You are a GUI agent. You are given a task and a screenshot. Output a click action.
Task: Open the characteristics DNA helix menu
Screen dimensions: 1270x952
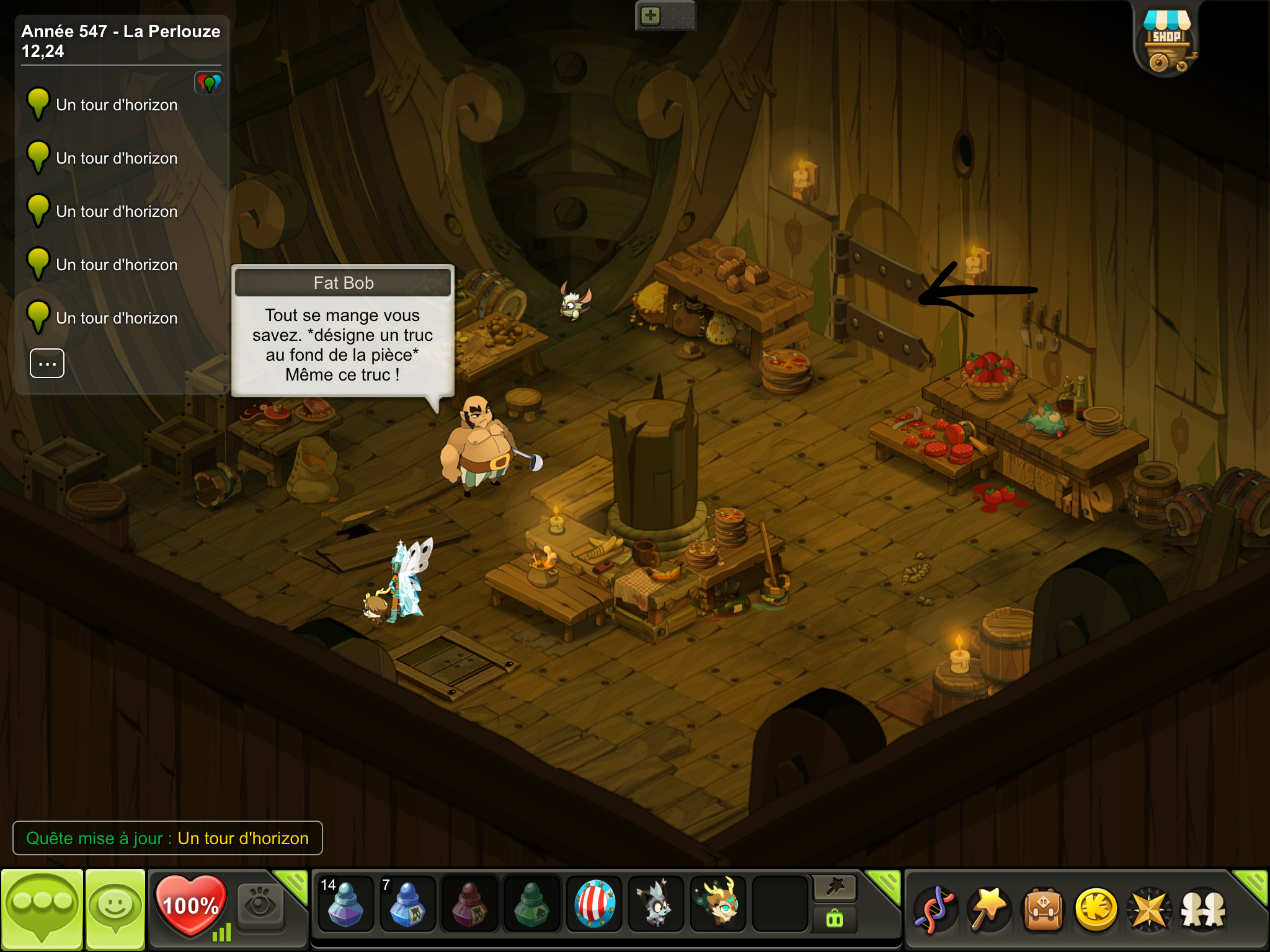tap(935, 910)
